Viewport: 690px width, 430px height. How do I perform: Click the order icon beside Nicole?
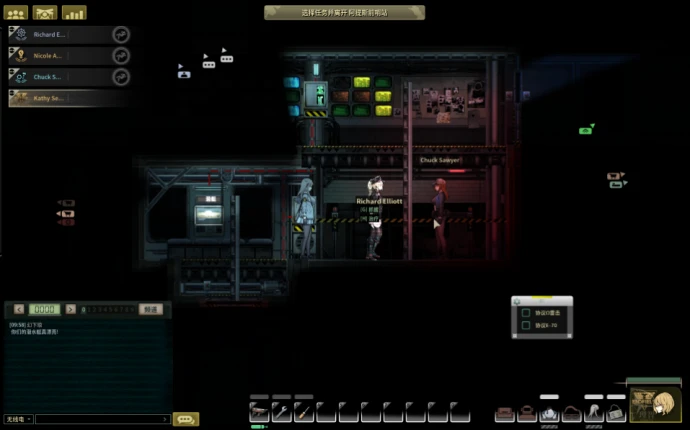point(121,55)
